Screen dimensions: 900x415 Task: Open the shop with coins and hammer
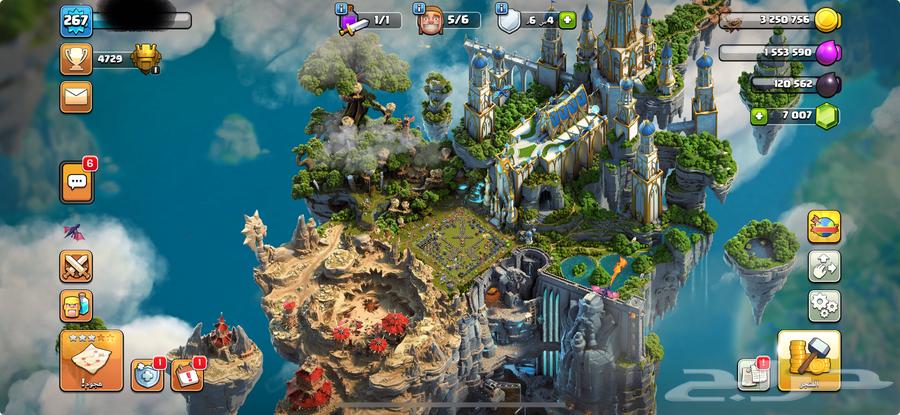pos(808,359)
